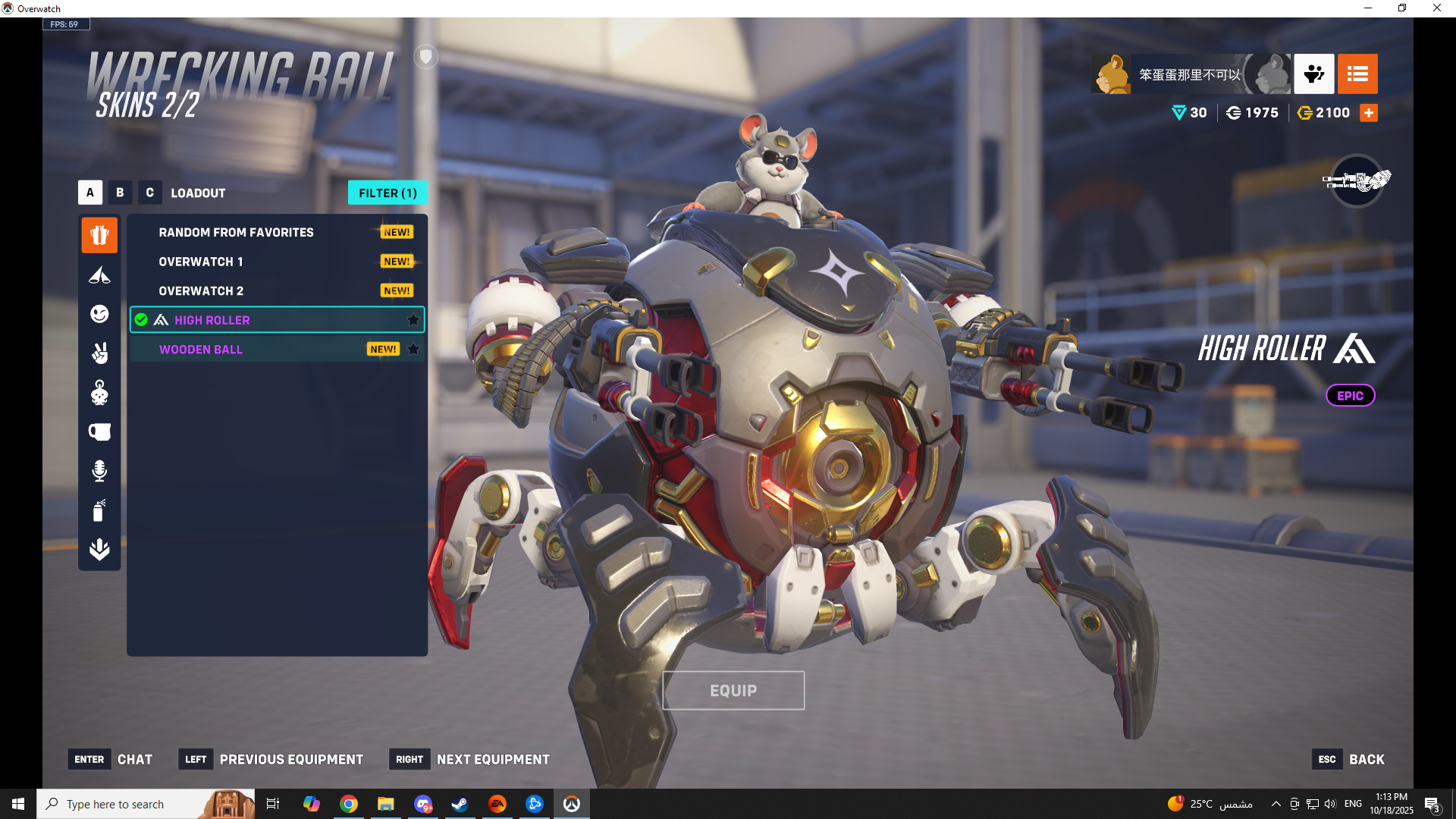The image size is (1456, 819).
Task: Switch to loadout B
Action: tap(120, 193)
